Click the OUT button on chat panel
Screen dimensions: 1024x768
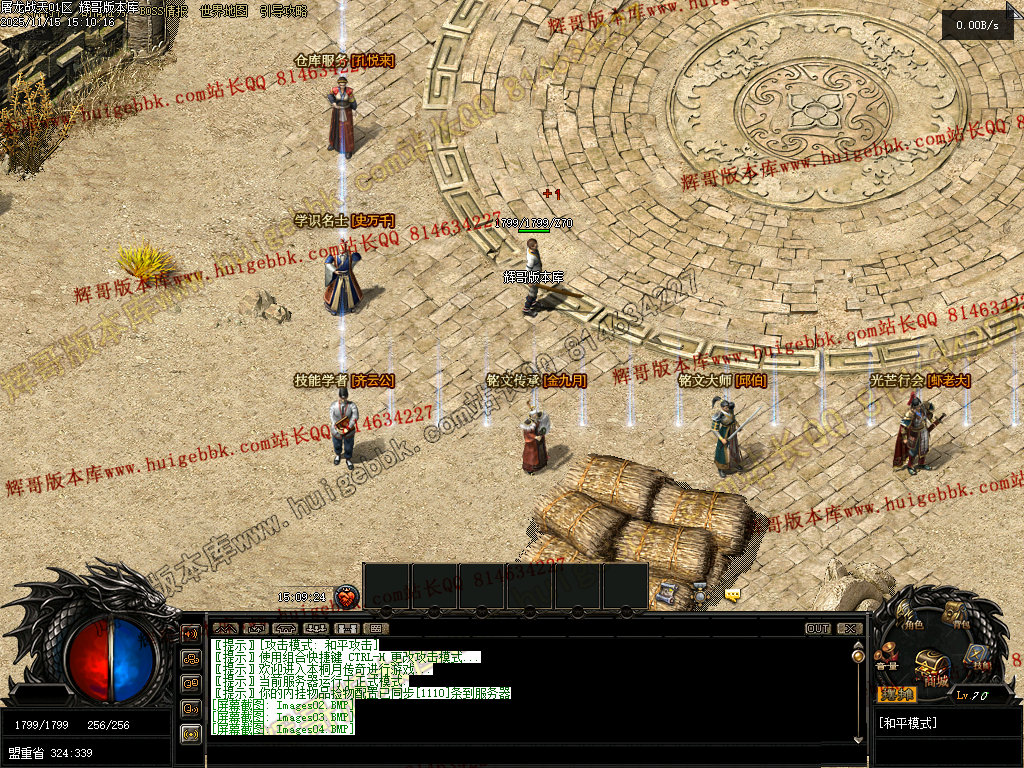click(818, 629)
